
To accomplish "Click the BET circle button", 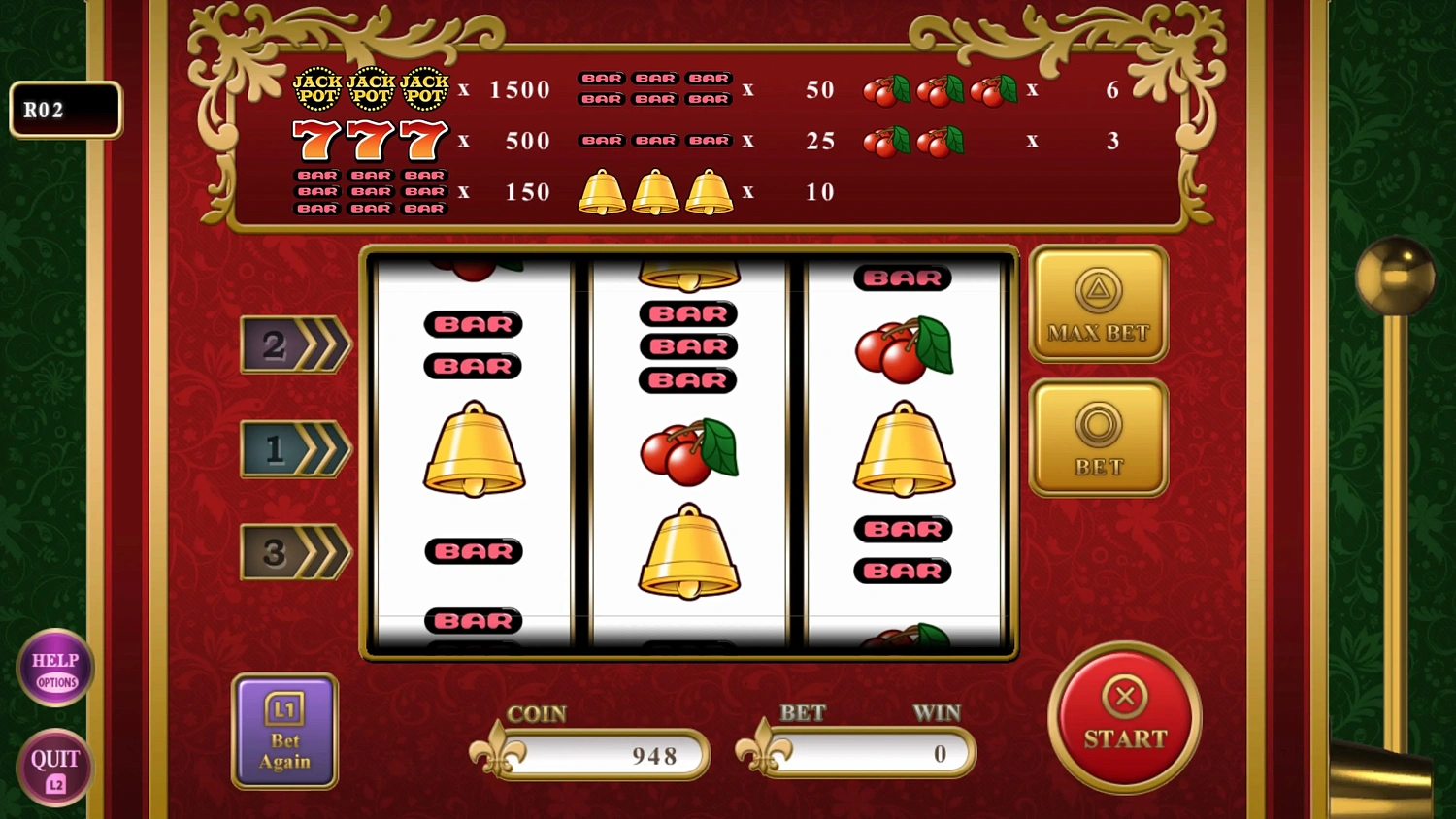I will click(x=1098, y=437).
